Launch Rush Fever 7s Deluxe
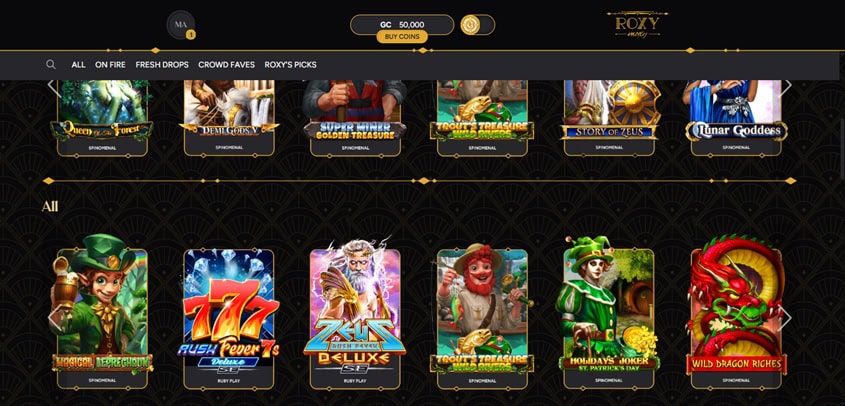This screenshot has height=406, width=845. (229, 310)
